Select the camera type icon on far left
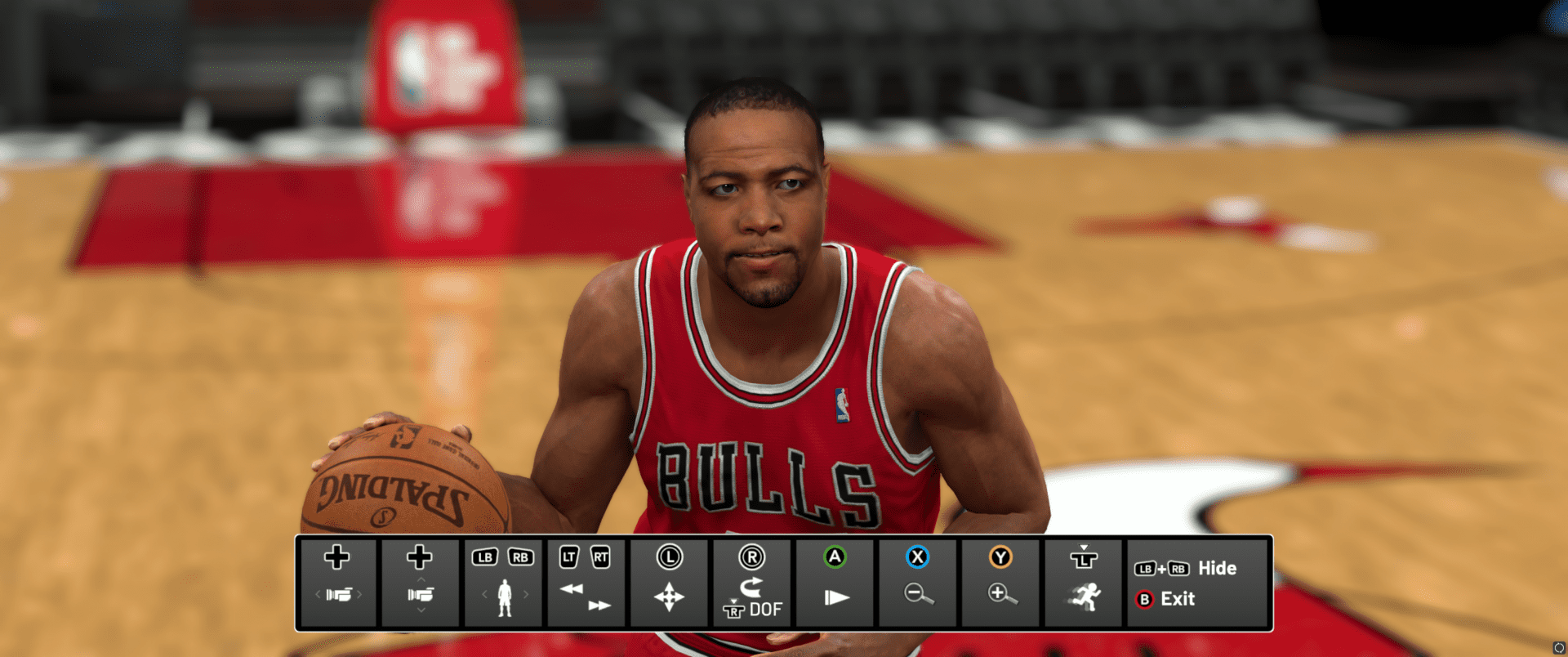Screen dimensions: 1568x657 337,594
